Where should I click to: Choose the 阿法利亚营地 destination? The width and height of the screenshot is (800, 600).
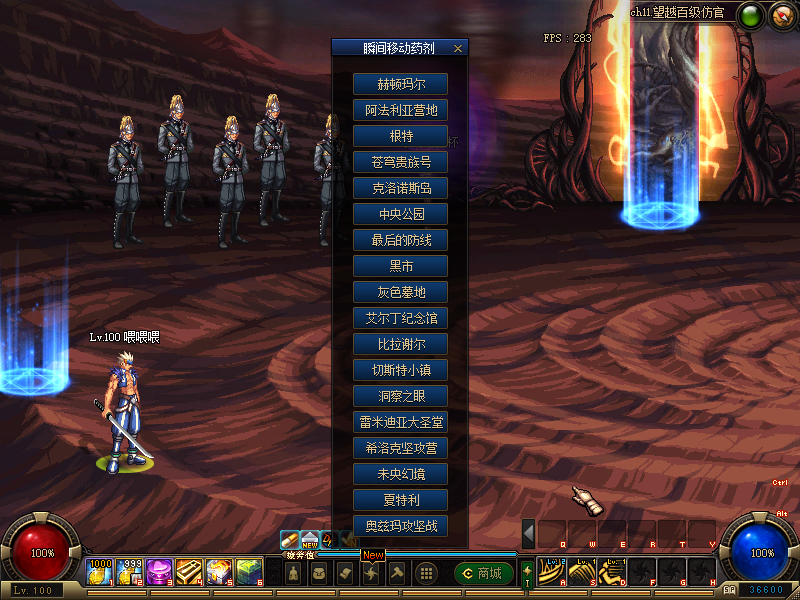click(x=400, y=110)
